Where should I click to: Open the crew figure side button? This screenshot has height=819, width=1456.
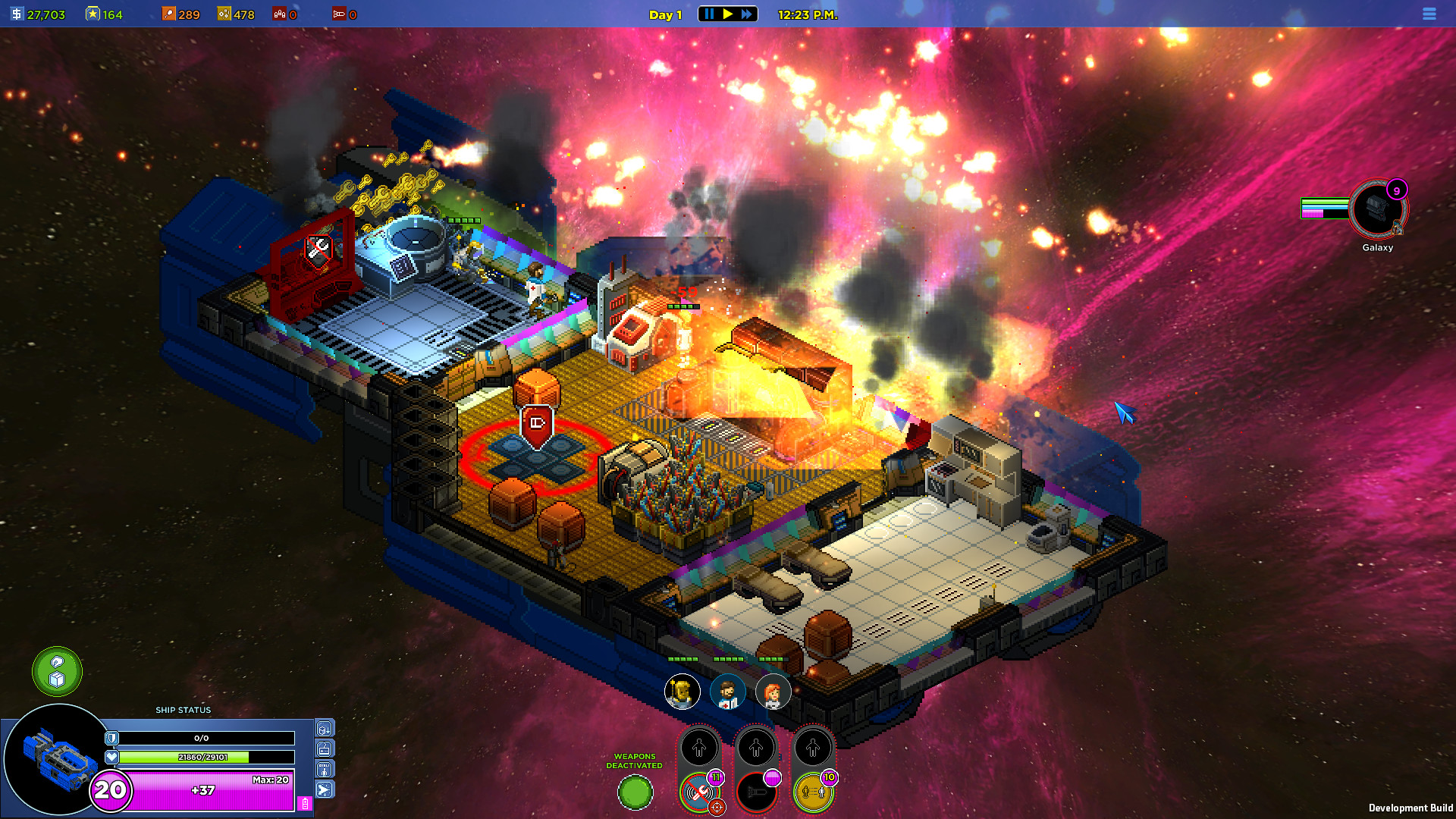click(x=325, y=770)
